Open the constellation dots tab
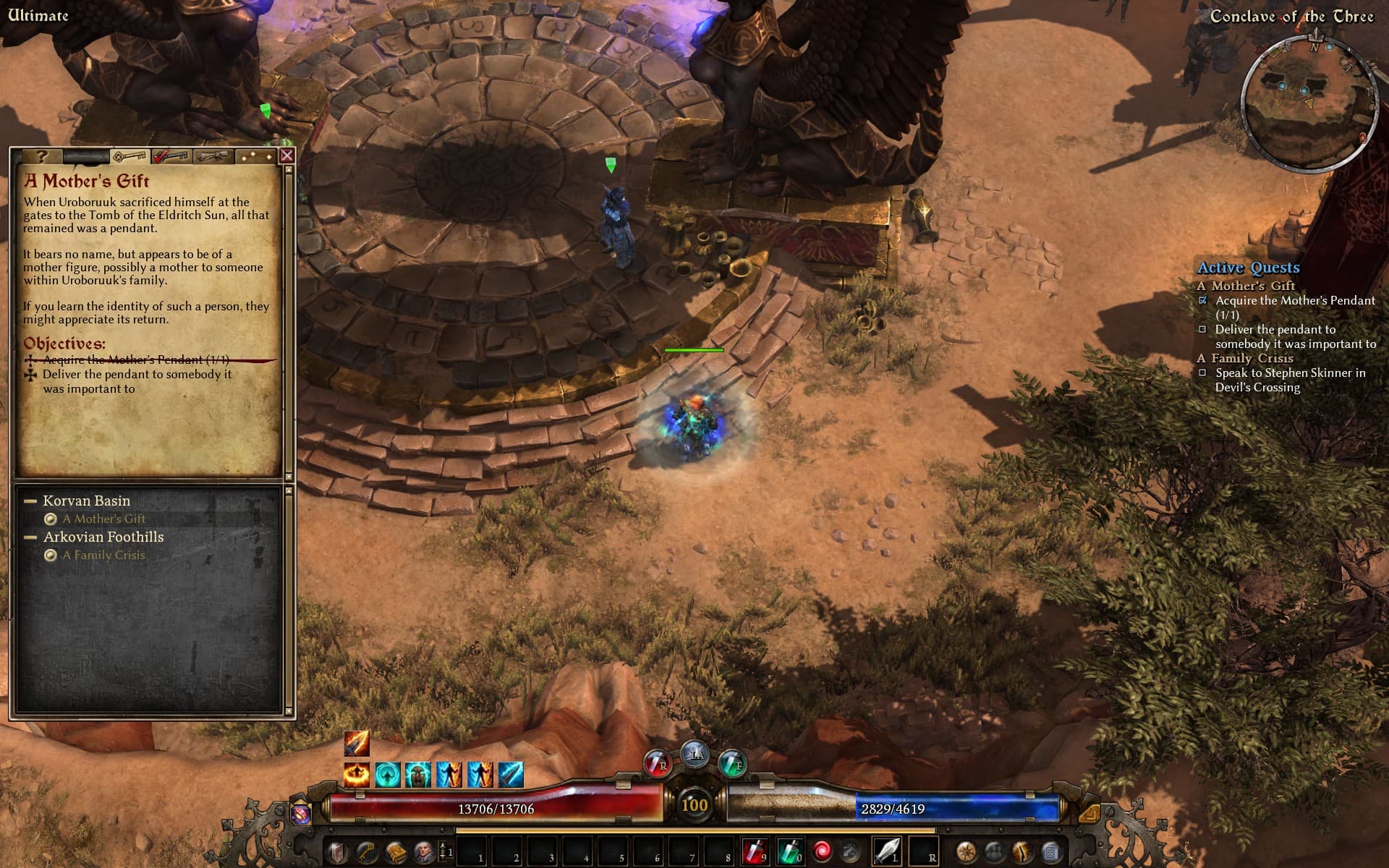The height and width of the screenshot is (868, 1389). pos(257,156)
